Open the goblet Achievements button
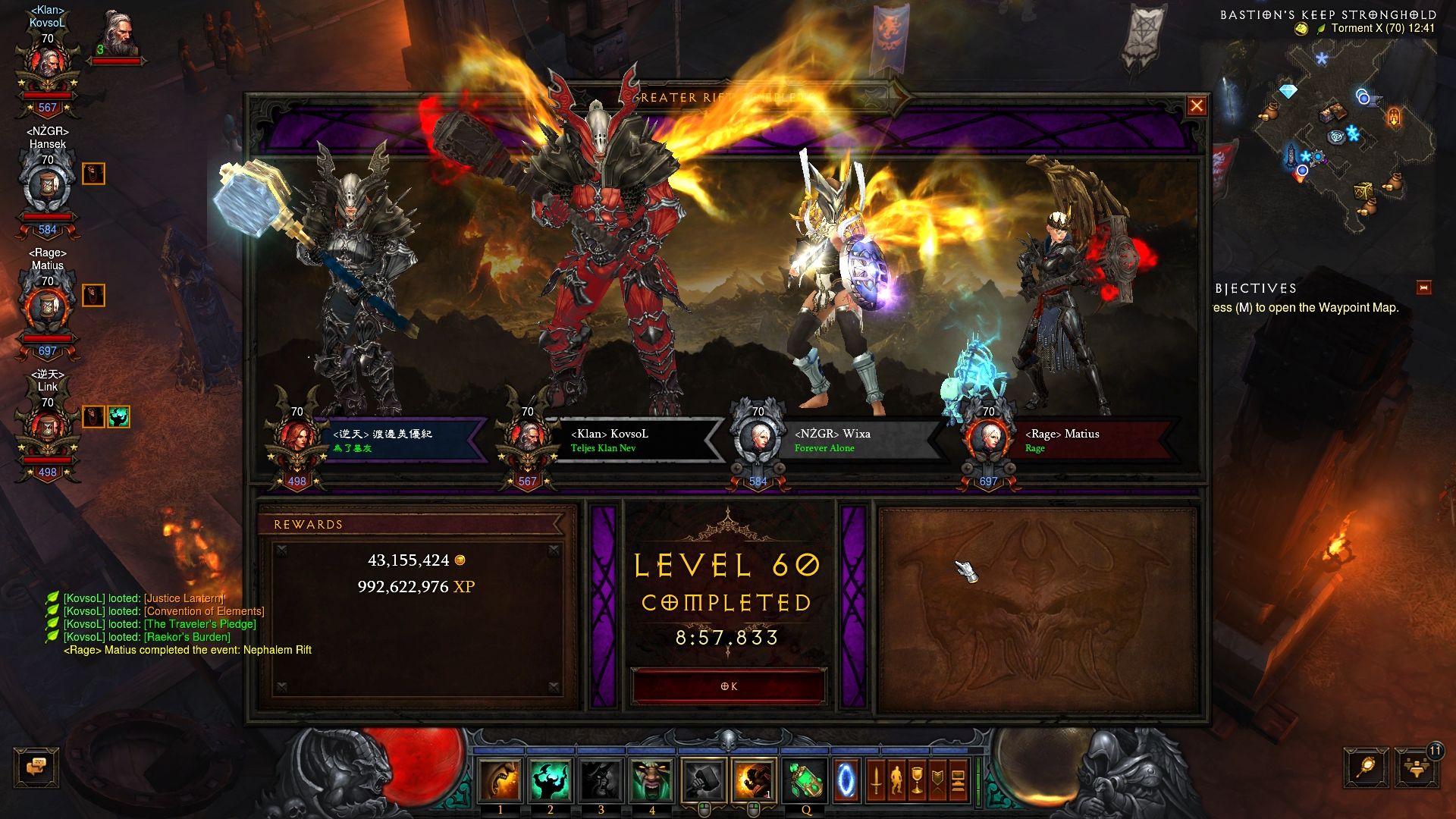Screen dimensions: 1456x819 tap(917, 780)
